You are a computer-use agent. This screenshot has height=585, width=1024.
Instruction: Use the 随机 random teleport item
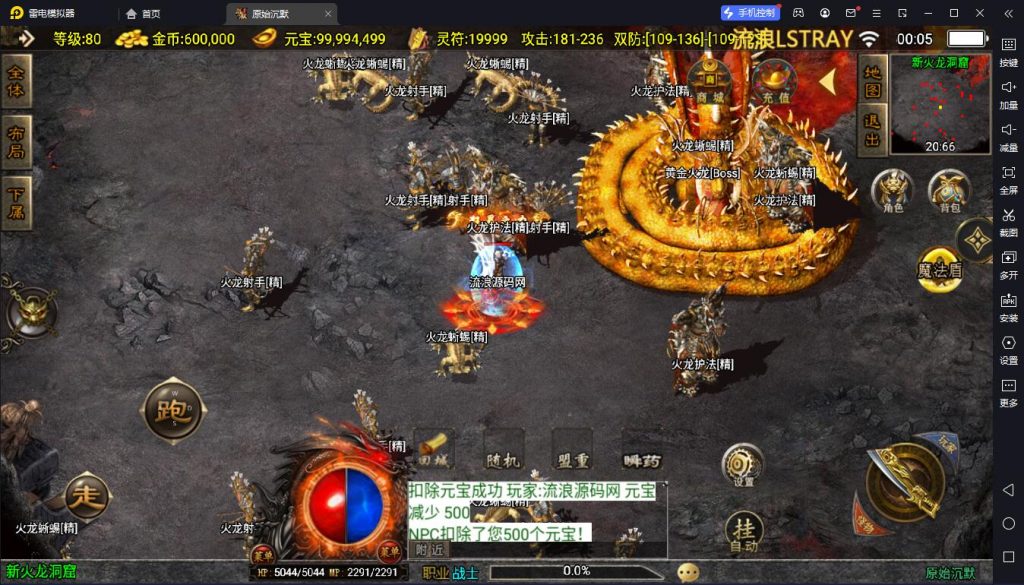(x=503, y=449)
